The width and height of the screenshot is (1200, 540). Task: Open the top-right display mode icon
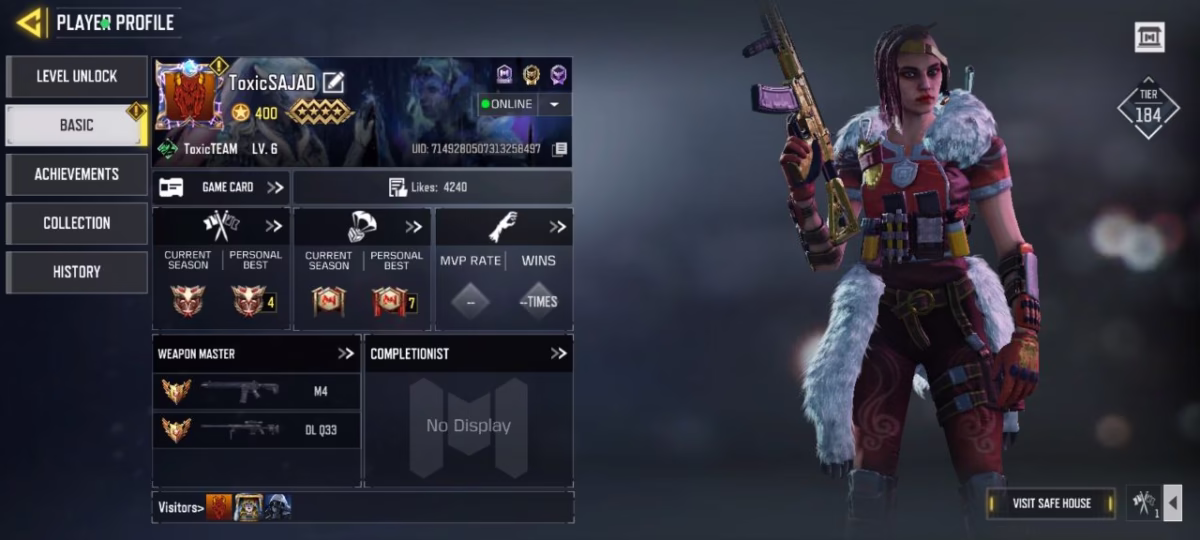1149,38
